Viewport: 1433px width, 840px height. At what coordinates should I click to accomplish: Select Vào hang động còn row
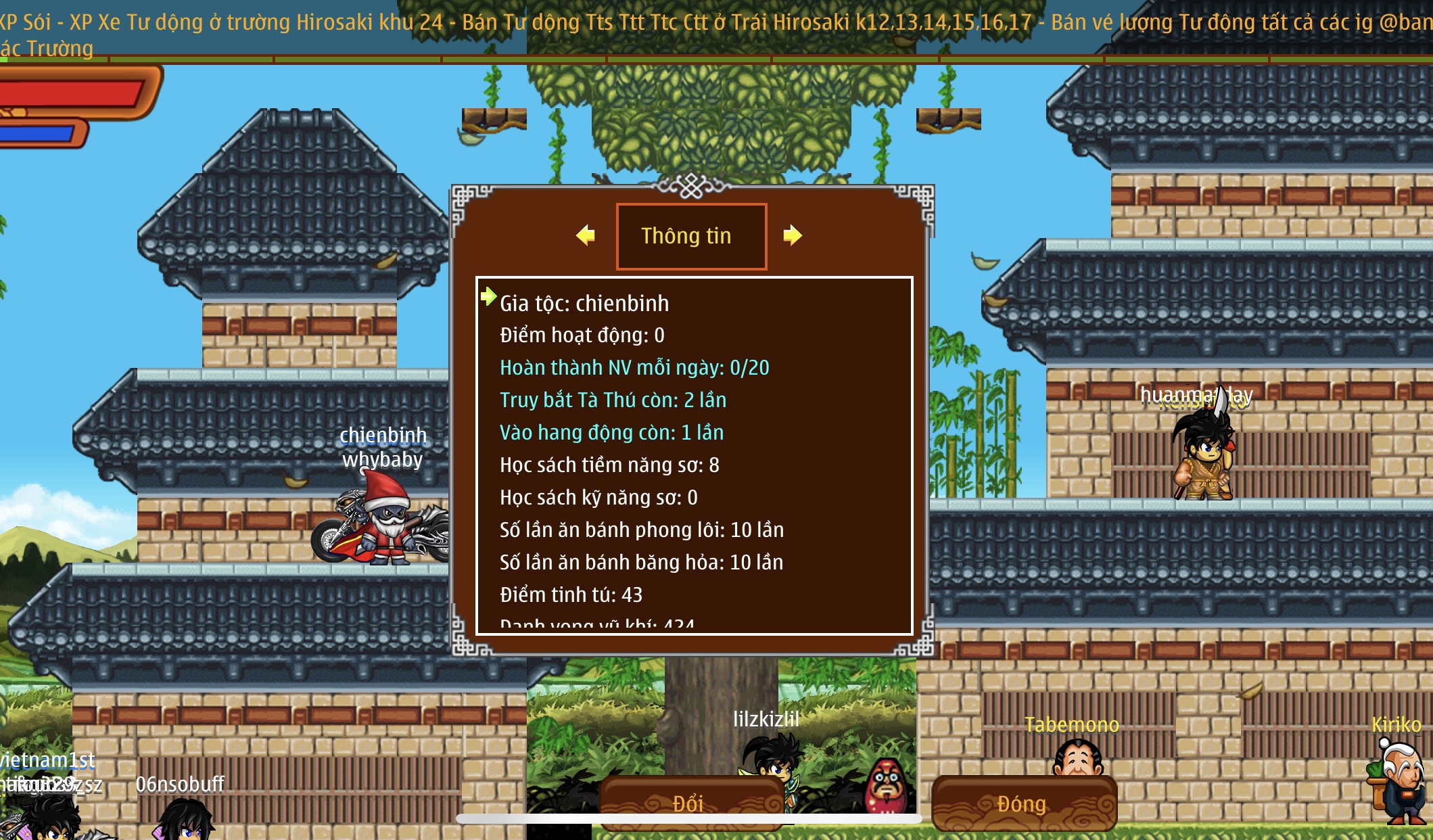coord(611,433)
